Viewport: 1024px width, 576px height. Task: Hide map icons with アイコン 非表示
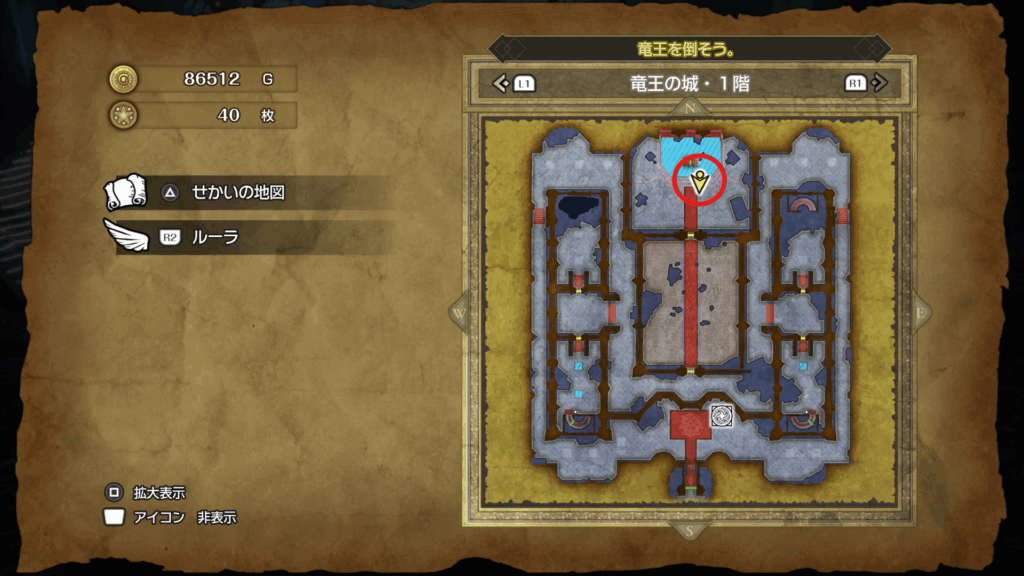pyautogui.click(x=172, y=518)
